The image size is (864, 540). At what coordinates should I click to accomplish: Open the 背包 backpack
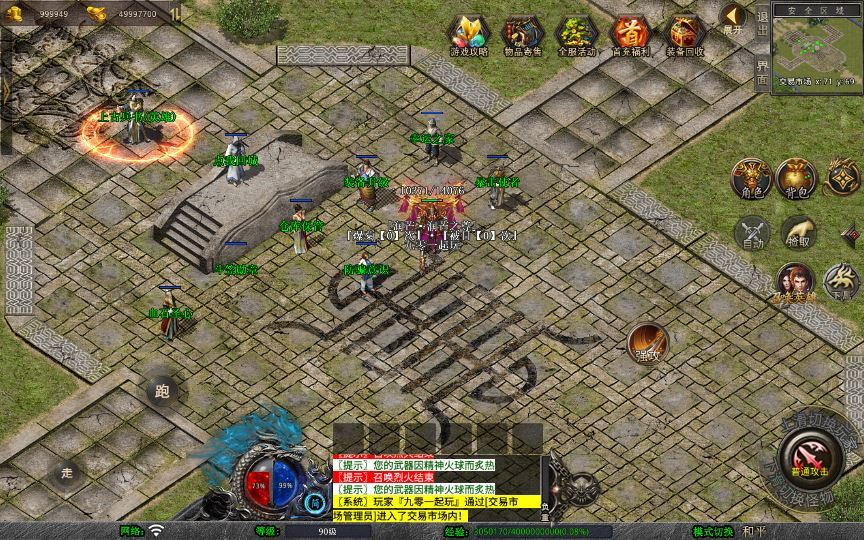(798, 178)
